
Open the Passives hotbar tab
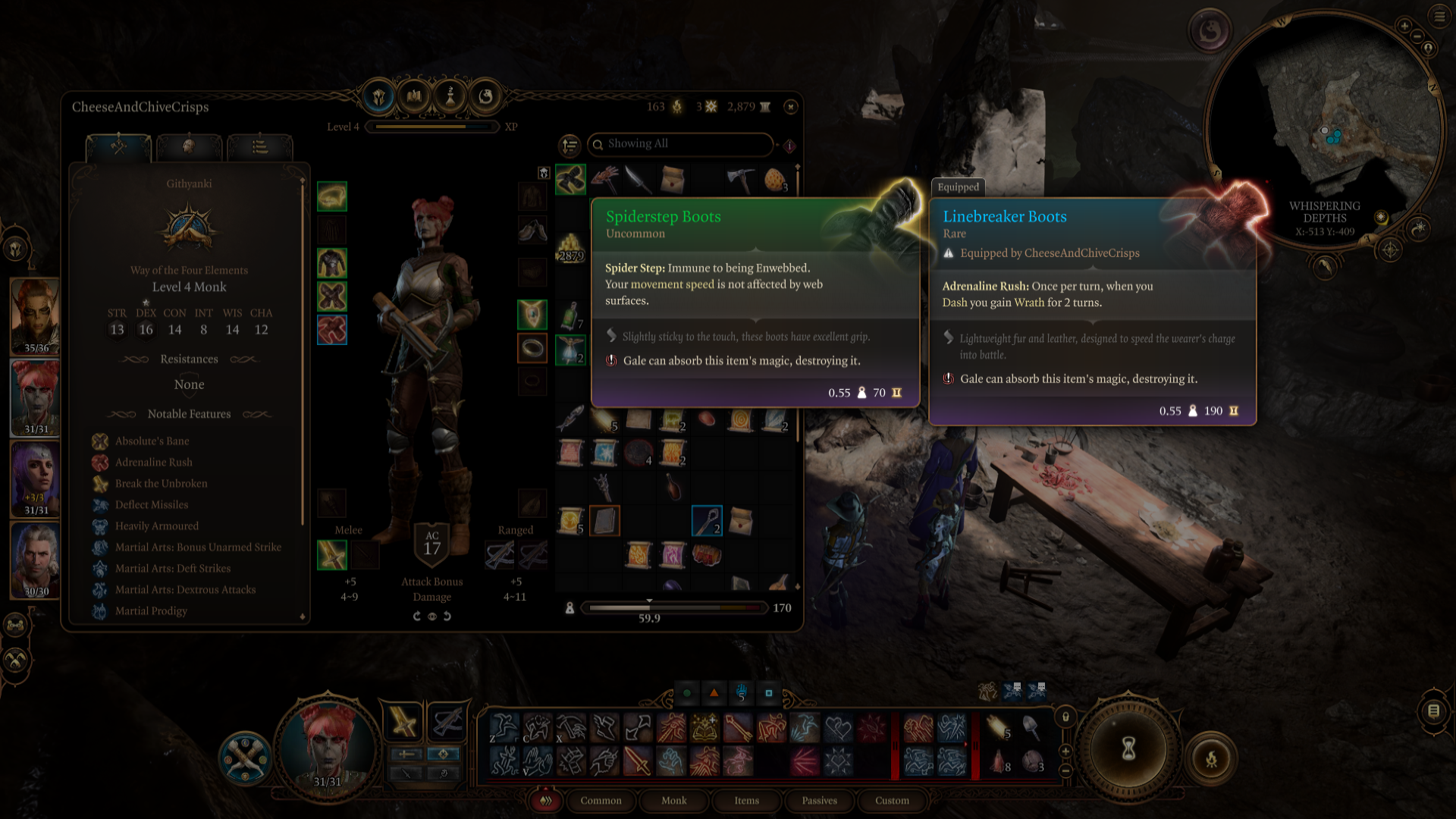[819, 801]
